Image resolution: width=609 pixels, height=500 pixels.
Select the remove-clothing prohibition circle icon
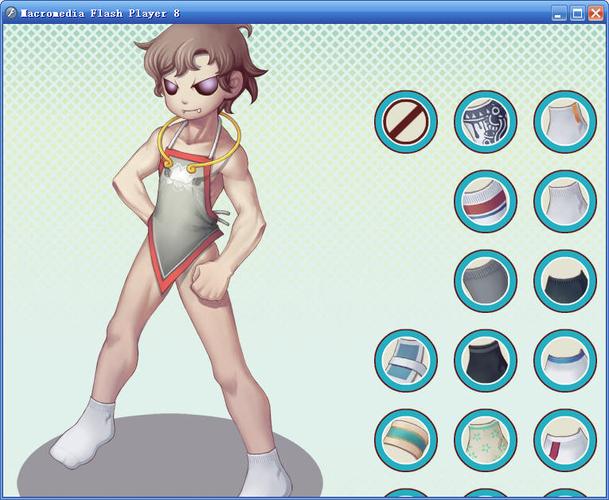(406, 122)
